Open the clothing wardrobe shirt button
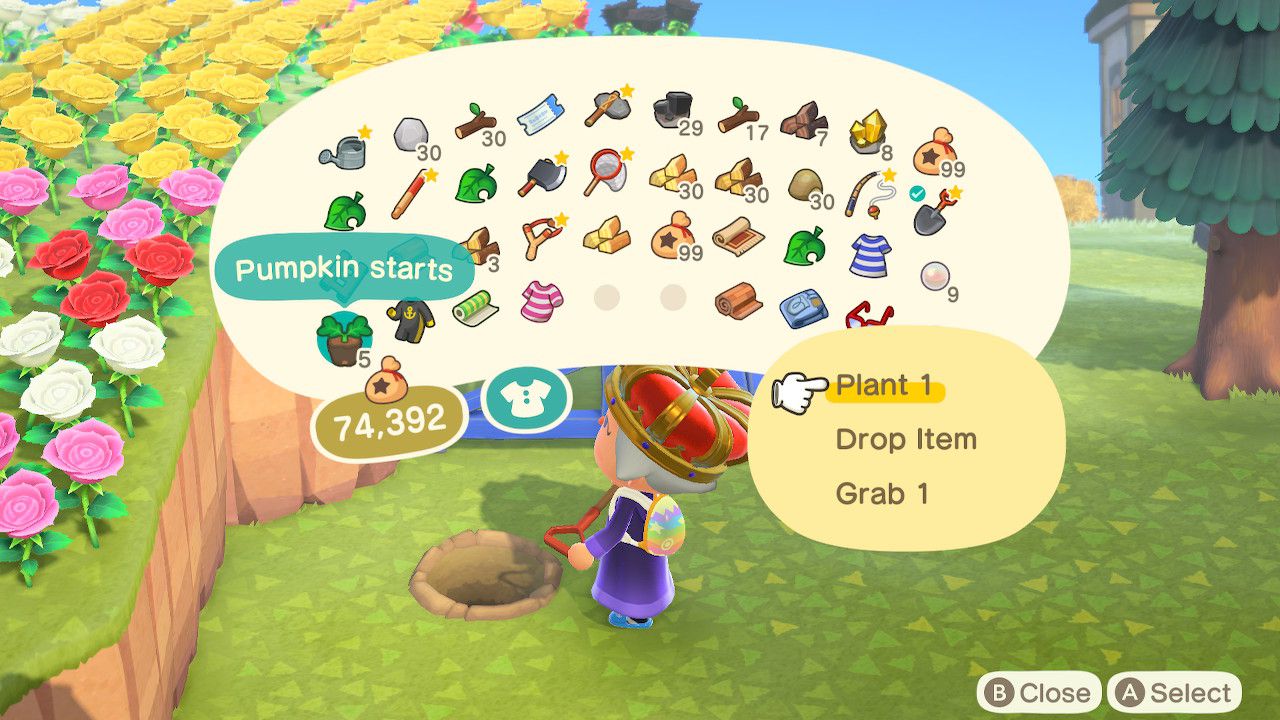 tap(526, 398)
